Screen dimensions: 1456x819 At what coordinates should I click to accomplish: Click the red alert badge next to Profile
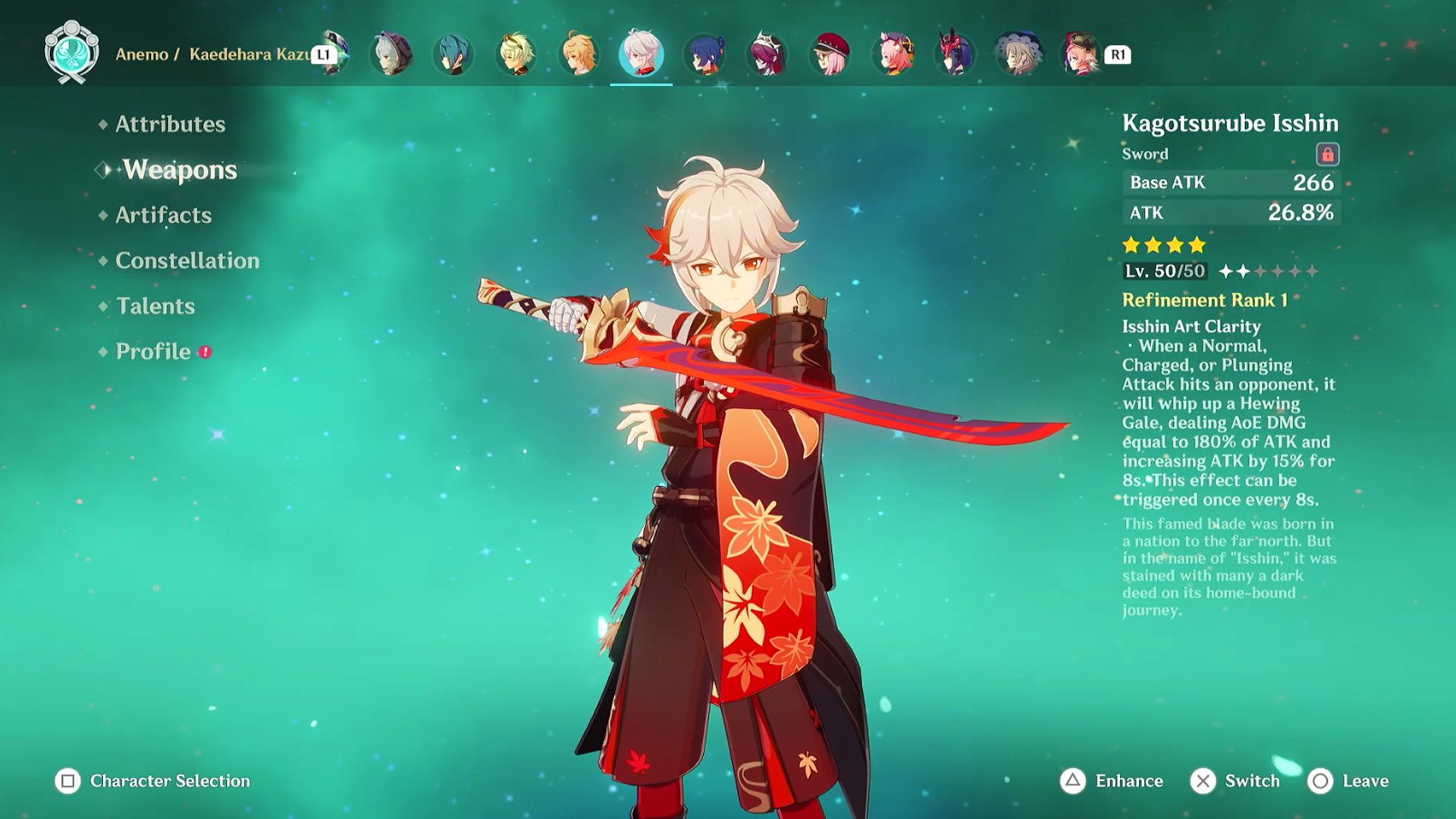point(204,352)
